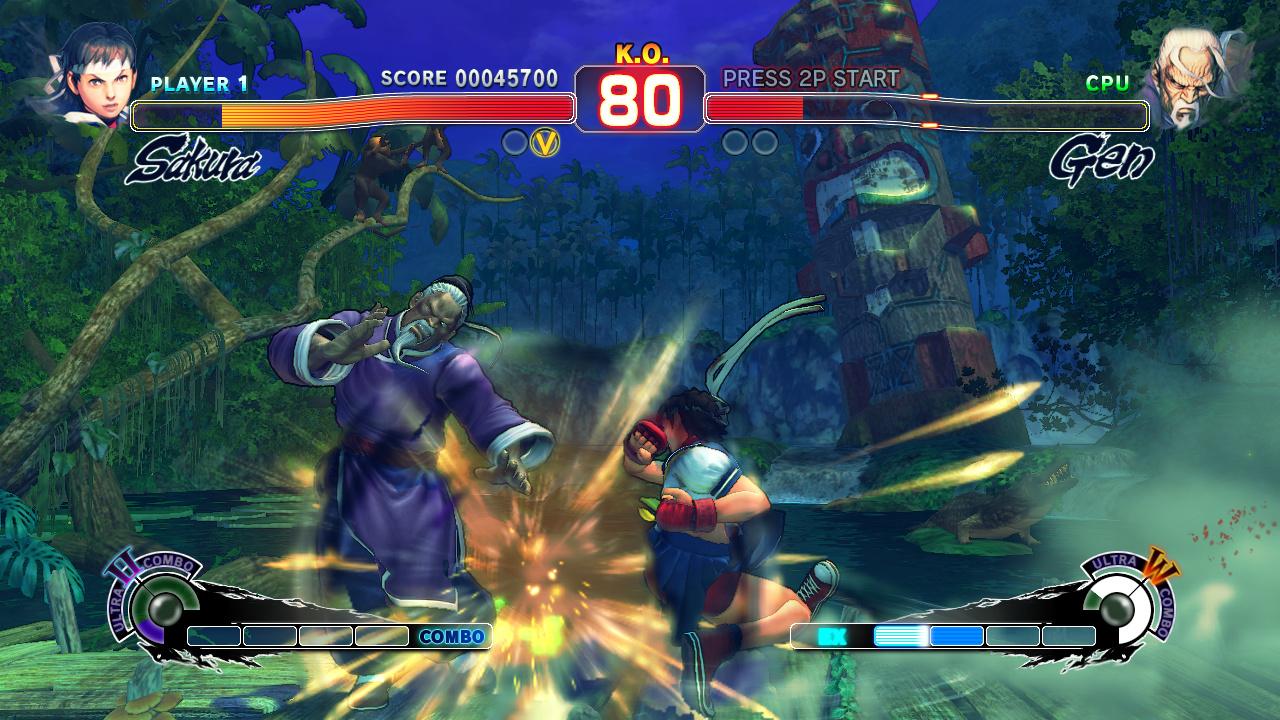1280x720 pixels.
Task: Click the CPU's left round indicator circle
Action: tap(737, 141)
